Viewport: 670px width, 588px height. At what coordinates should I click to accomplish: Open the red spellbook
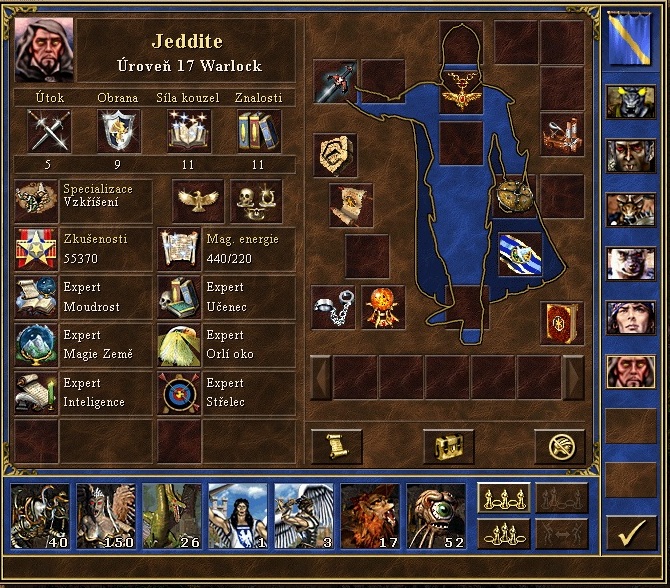[561, 322]
